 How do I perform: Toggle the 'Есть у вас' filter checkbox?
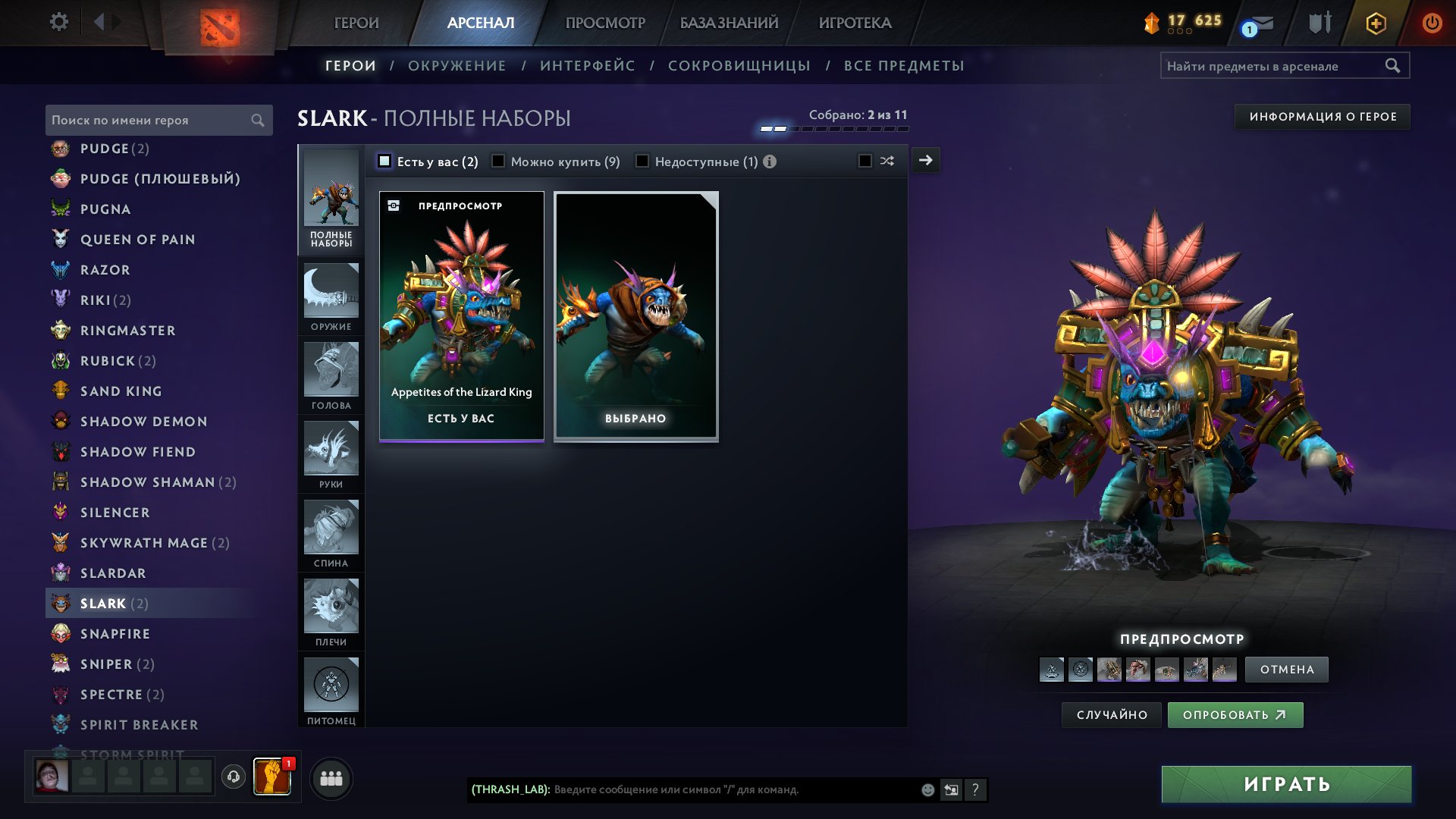click(384, 162)
